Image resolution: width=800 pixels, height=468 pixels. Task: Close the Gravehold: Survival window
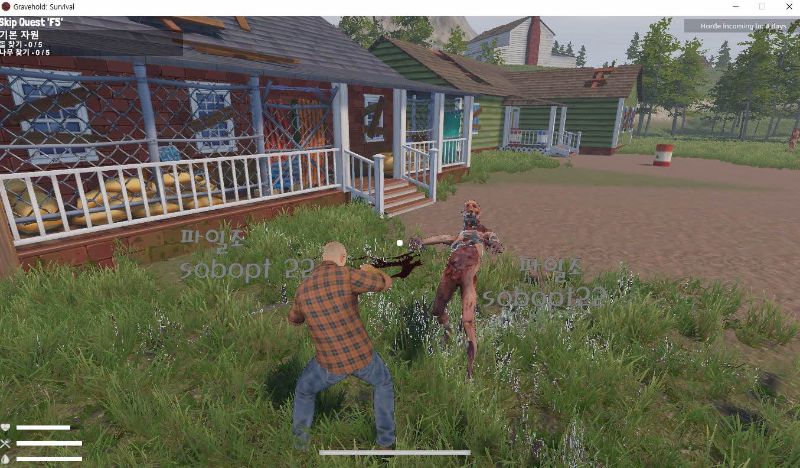click(x=787, y=6)
